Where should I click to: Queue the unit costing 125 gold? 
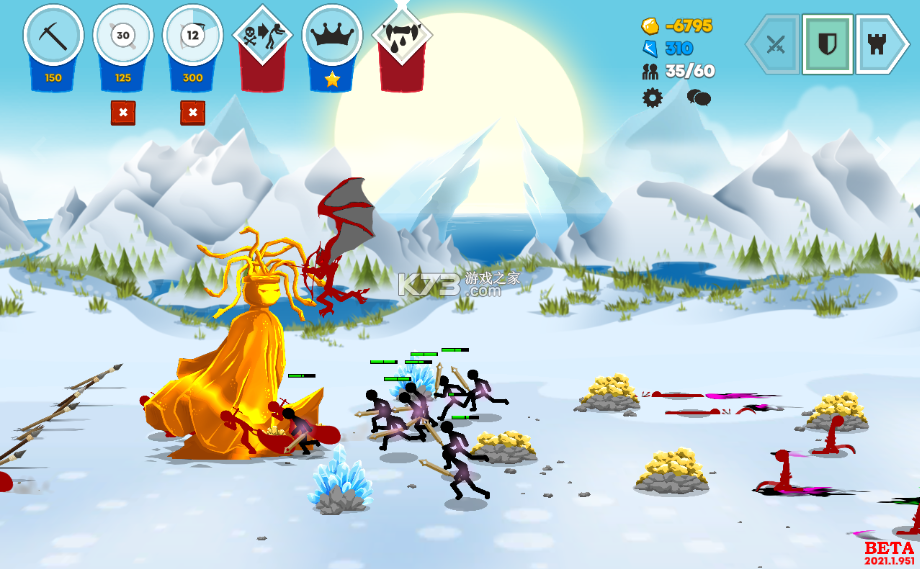pos(123,37)
